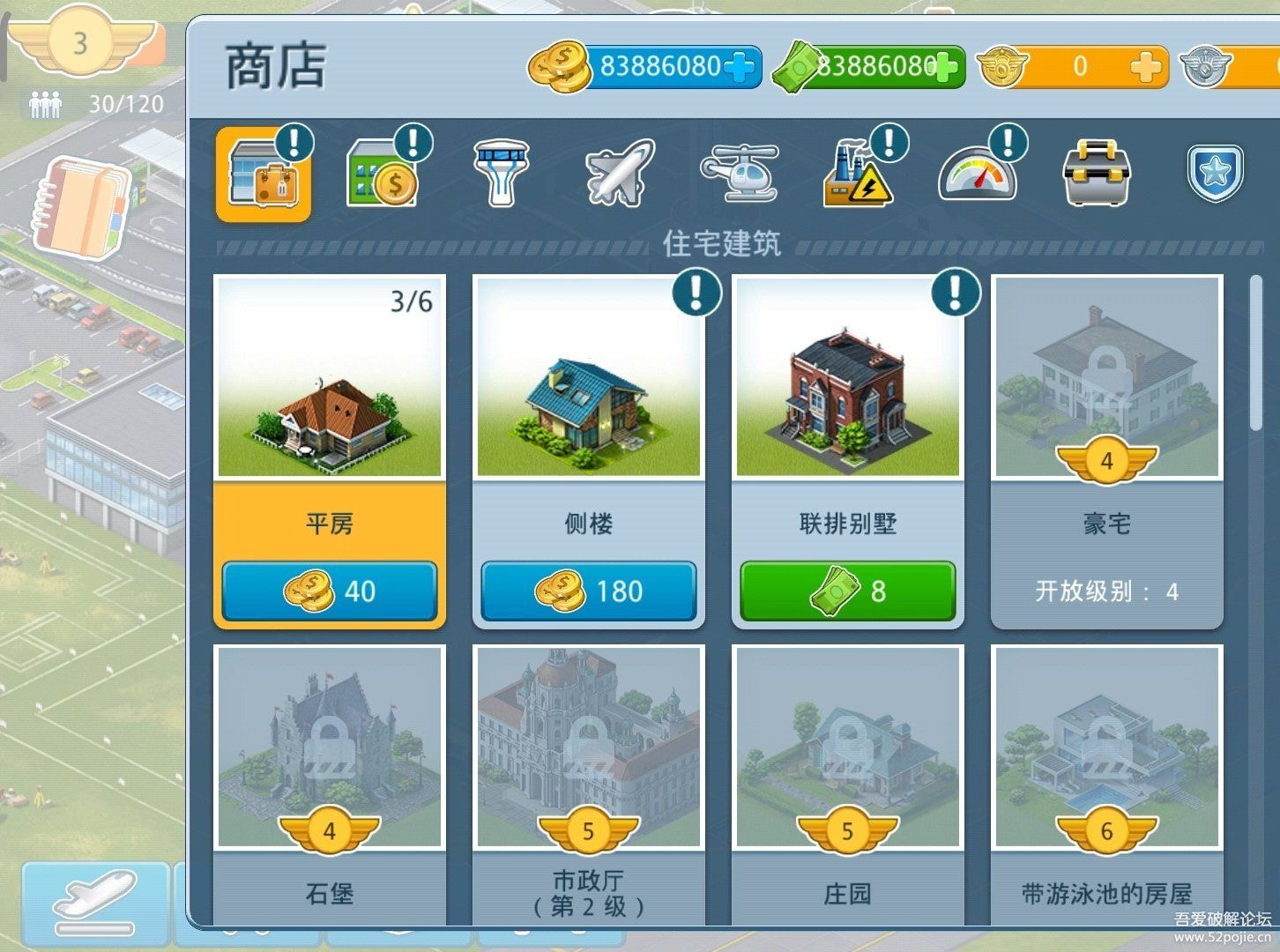Select the helicopter category icon
The image size is (1280, 952).
coord(739,175)
